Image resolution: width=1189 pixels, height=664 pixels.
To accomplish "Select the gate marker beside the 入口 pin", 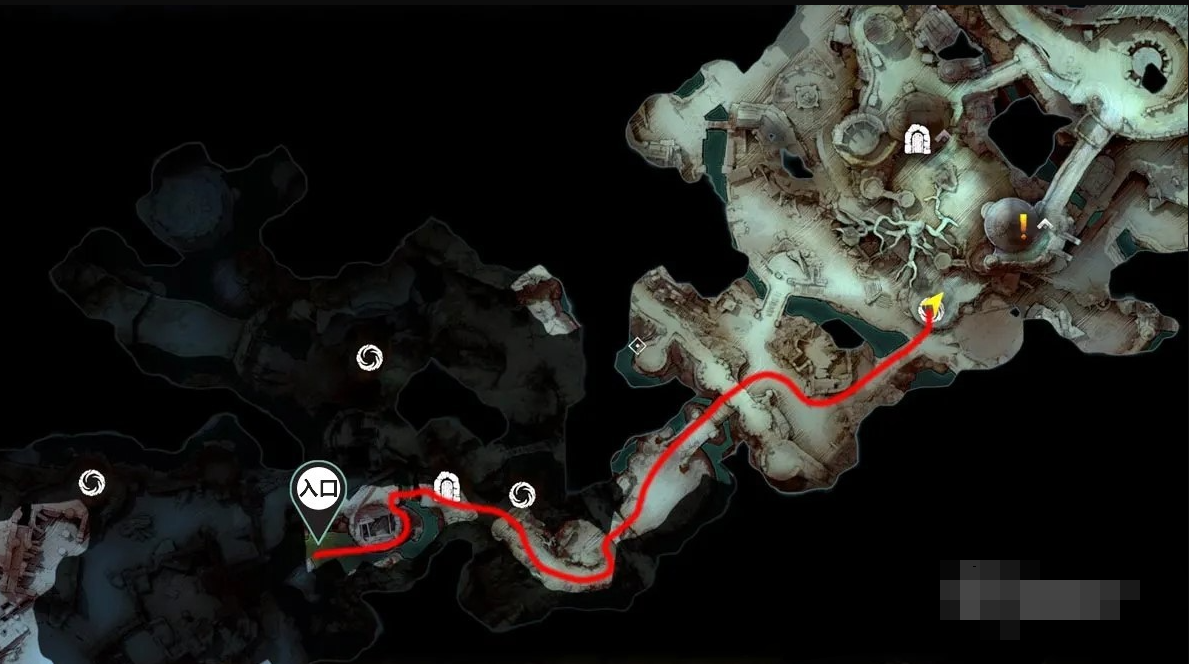I will (446, 486).
